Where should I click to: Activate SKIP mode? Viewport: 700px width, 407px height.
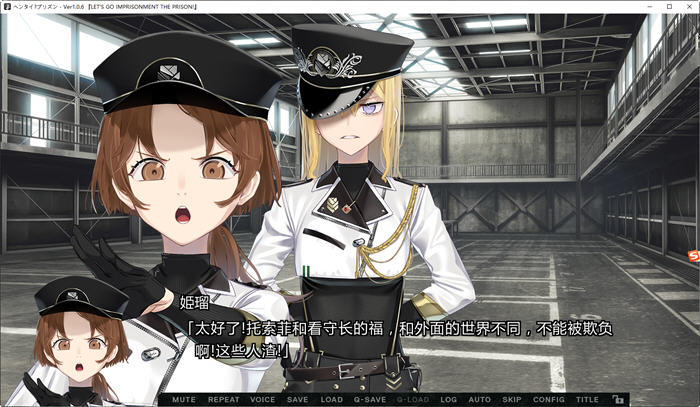point(512,399)
